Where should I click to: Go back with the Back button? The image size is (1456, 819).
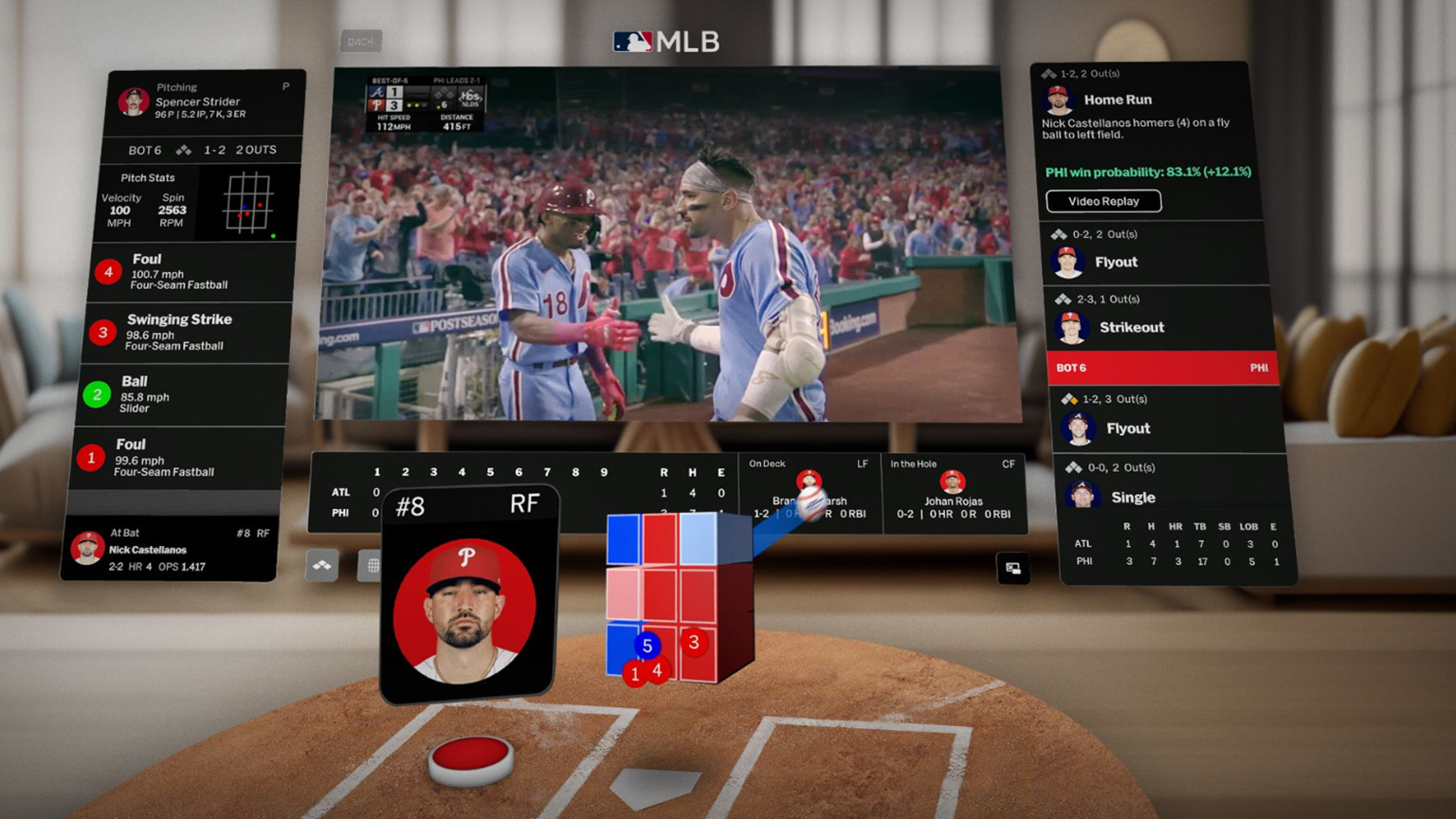pos(360,42)
